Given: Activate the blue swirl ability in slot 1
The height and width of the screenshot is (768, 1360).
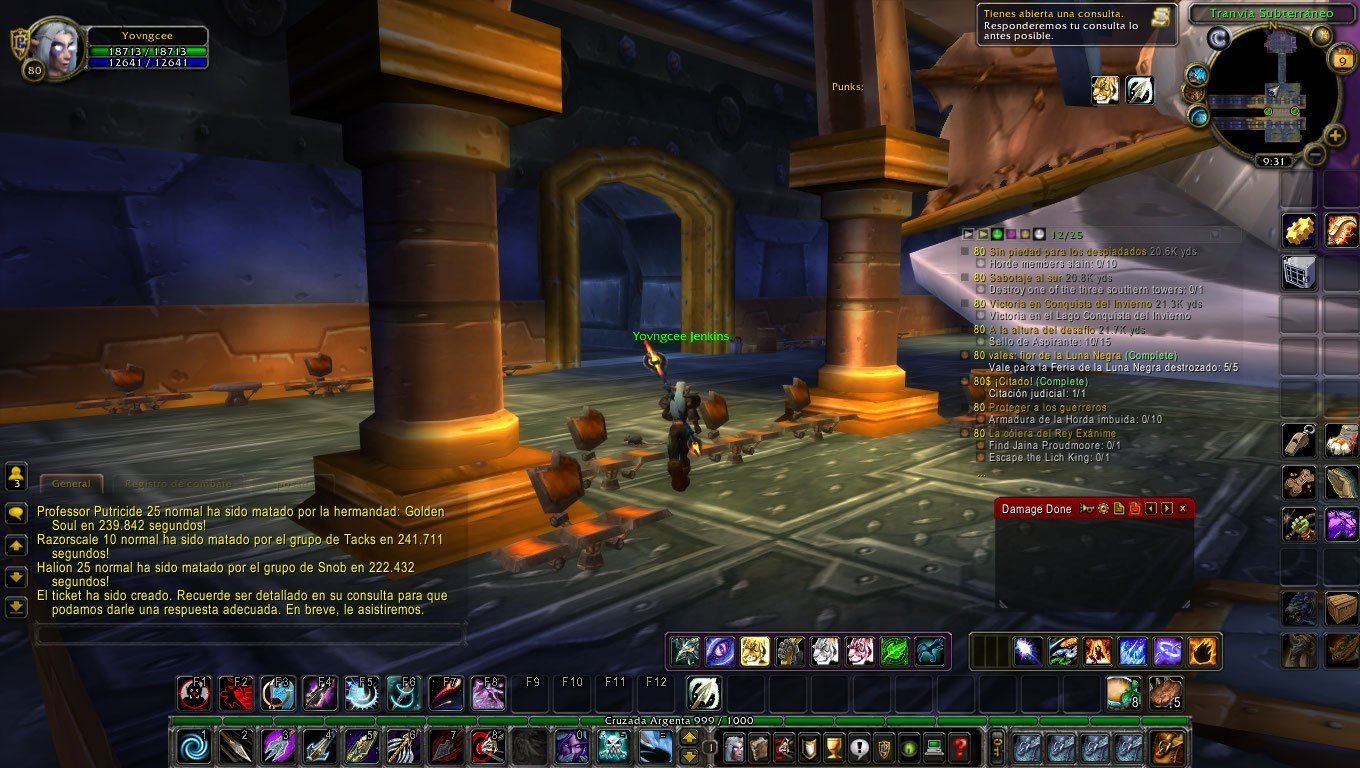Looking at the screenshot, I should (194, 747).
